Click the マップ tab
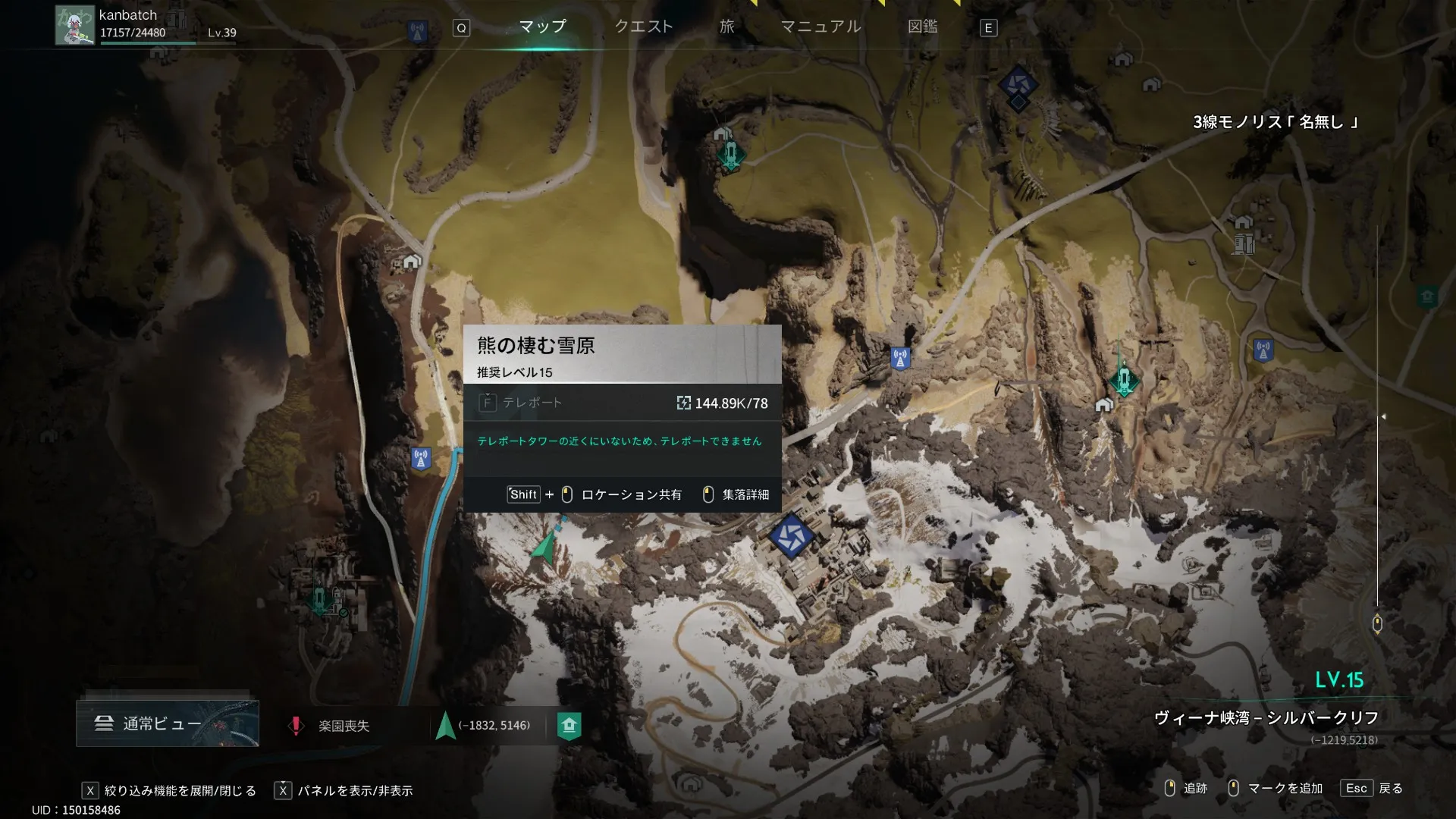This screenshot has height=819, width=1456. pos(542,27)
